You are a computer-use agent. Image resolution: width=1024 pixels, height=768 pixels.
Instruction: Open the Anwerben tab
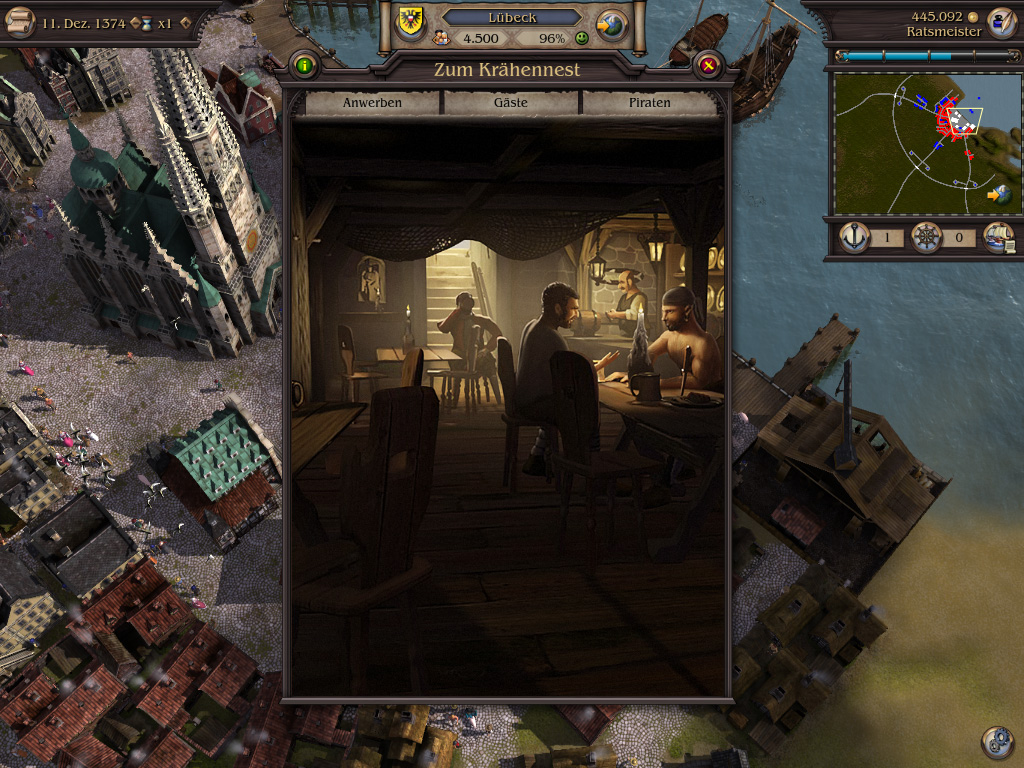[x=372, y=103]
